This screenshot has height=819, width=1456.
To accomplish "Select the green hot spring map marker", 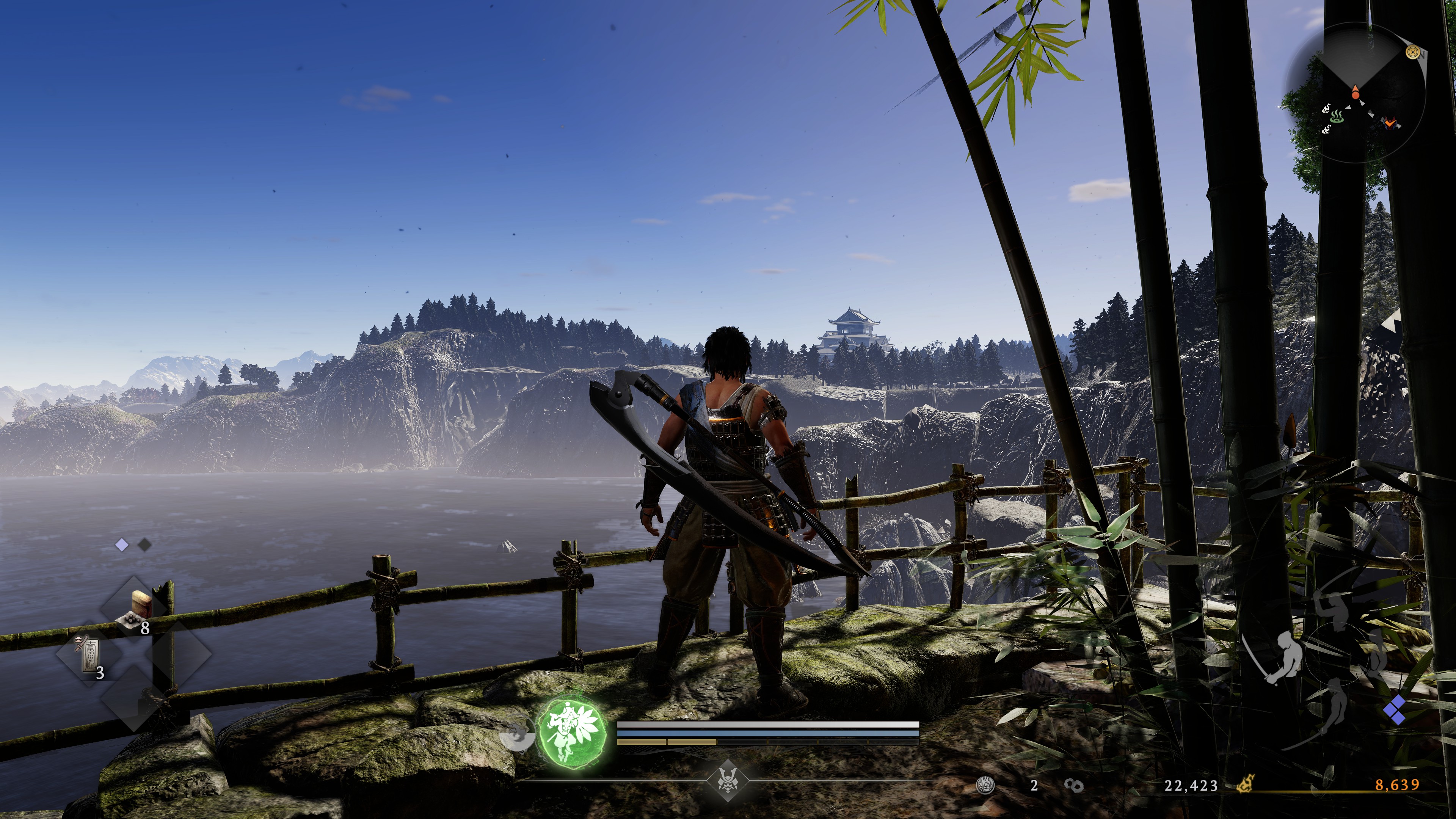I will pyautogui.click(x=1336, y=118).
